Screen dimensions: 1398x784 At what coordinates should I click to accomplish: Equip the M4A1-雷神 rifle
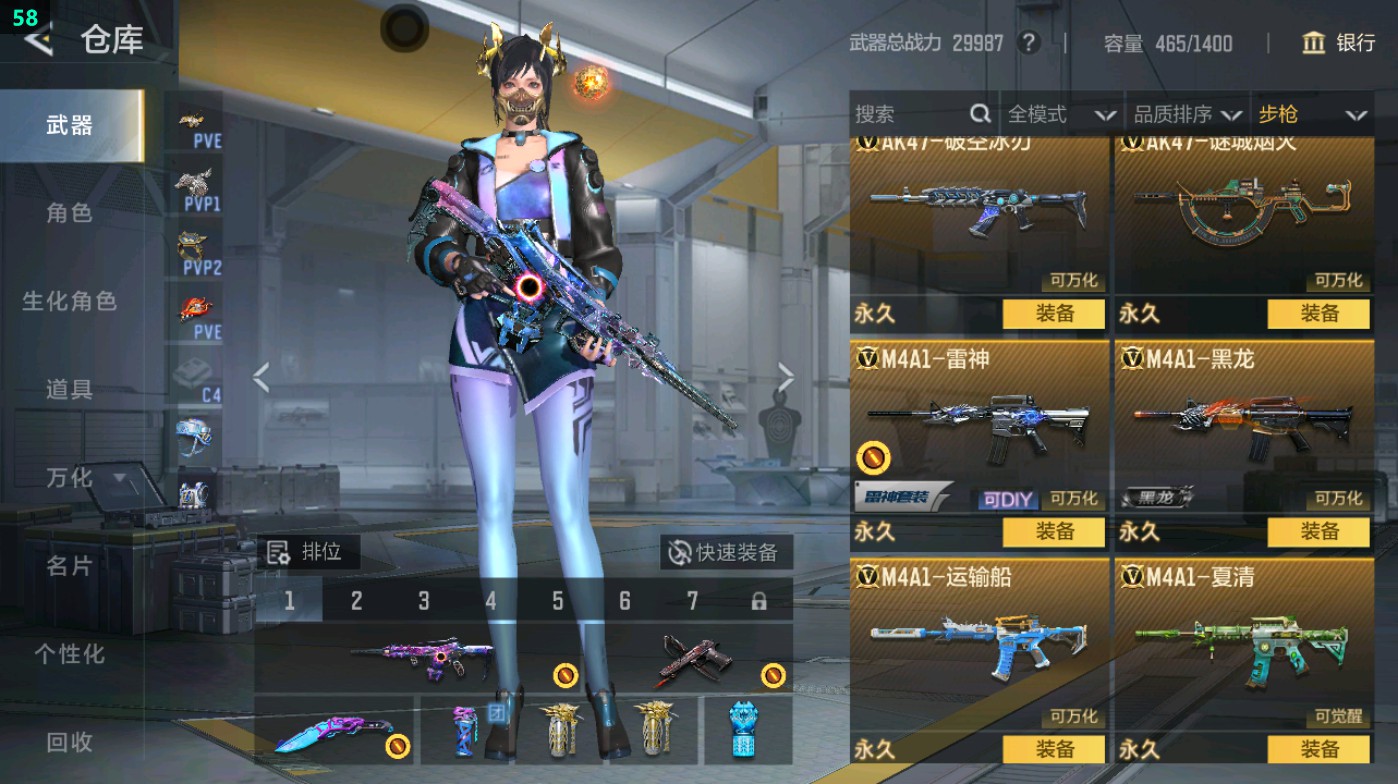(x=1054, y=531)
